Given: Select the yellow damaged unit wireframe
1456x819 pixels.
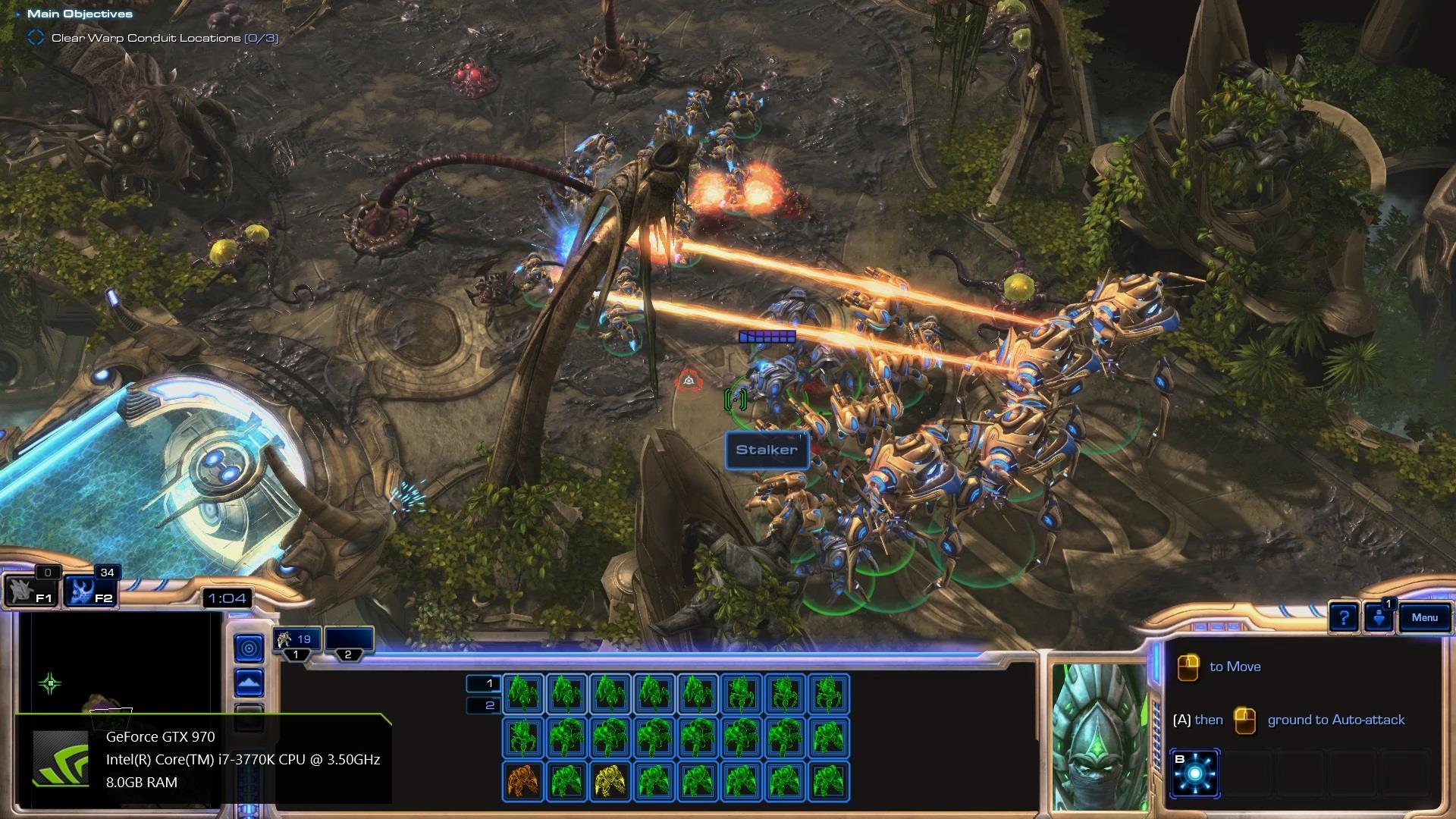Looking at the screenshot, I should [610, 781].
